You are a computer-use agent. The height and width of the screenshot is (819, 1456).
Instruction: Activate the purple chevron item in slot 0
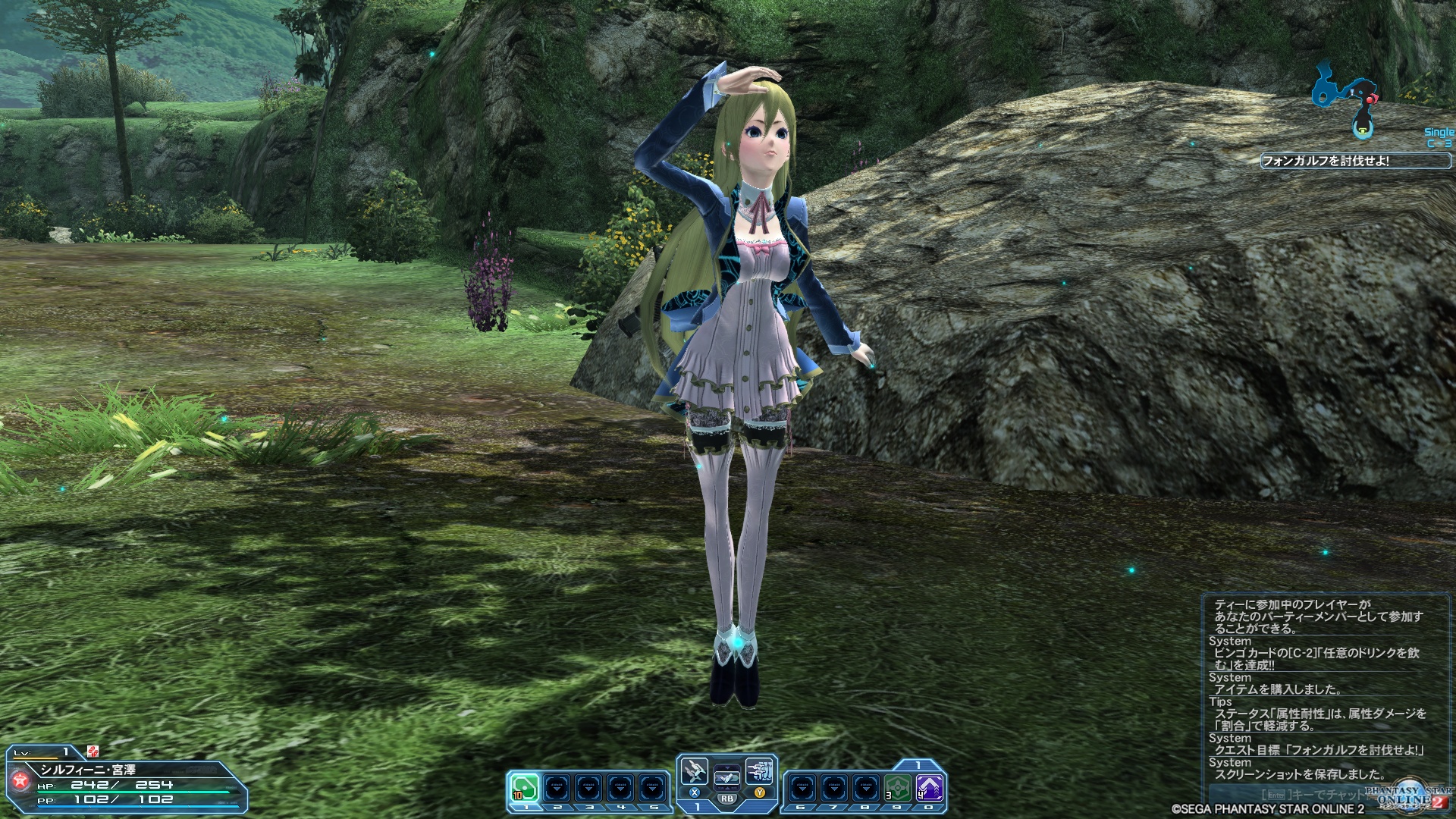point(929,789)
